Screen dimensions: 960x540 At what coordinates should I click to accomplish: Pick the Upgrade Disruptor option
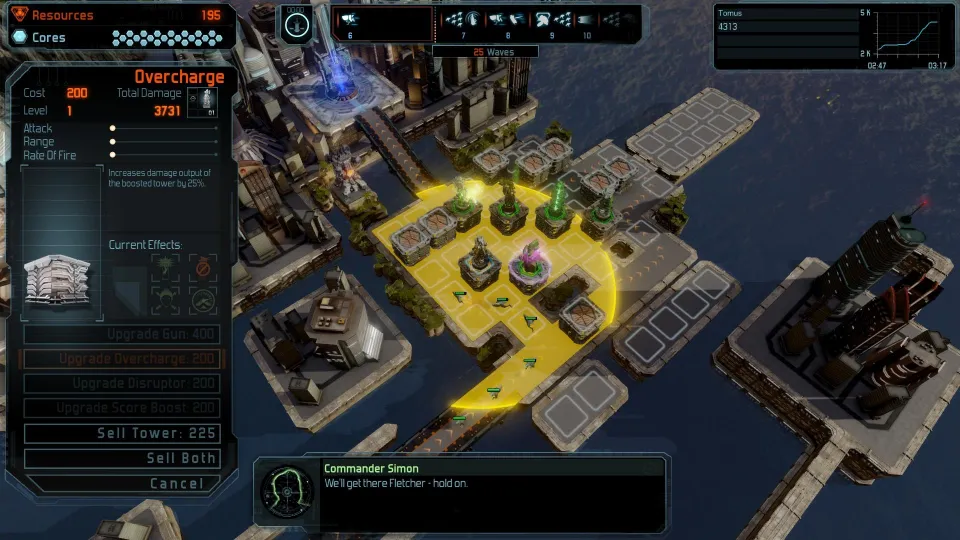point(121,384)
